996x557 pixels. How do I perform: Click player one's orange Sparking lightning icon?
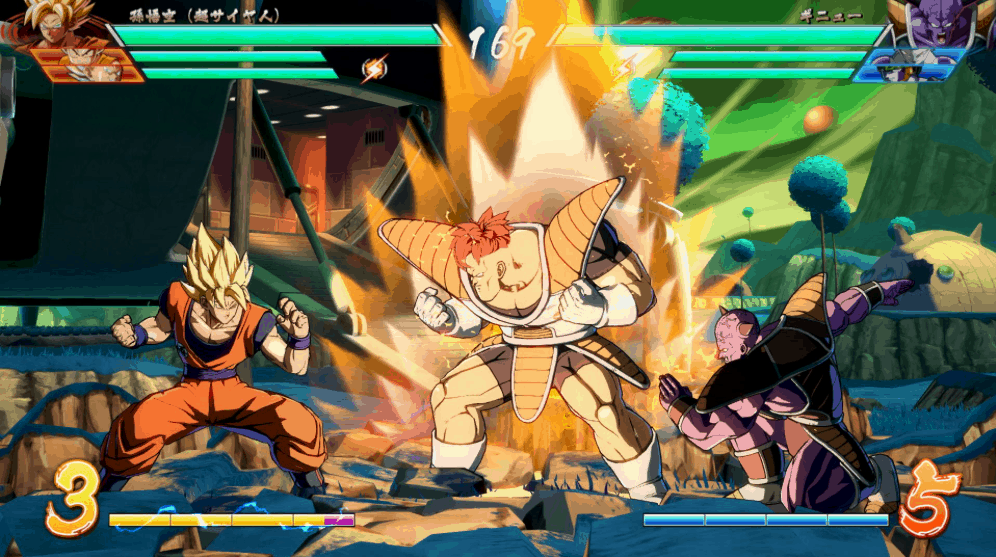click(x=373, y=68)
